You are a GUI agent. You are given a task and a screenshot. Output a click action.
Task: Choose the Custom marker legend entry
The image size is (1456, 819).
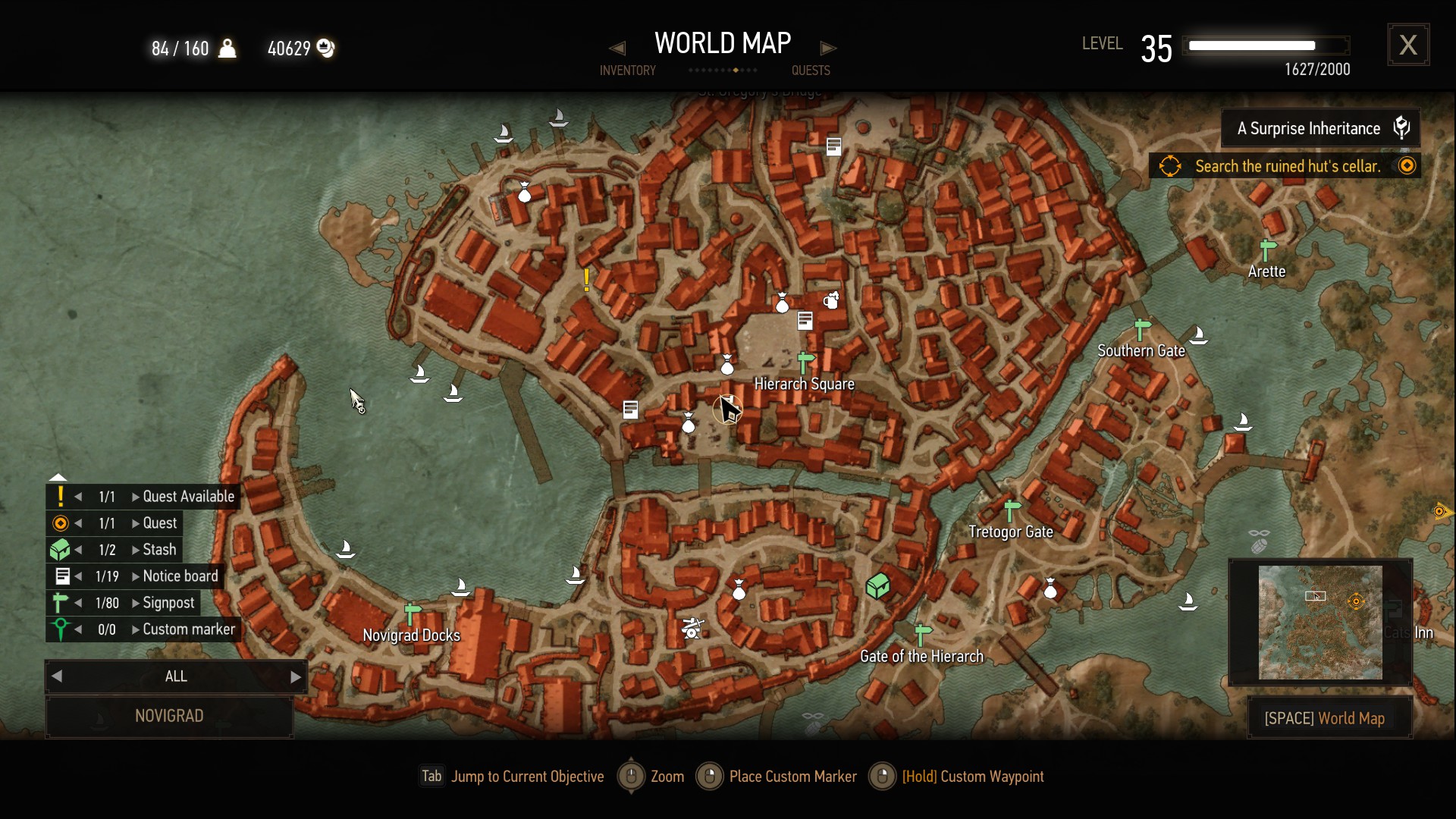point(188,629)
